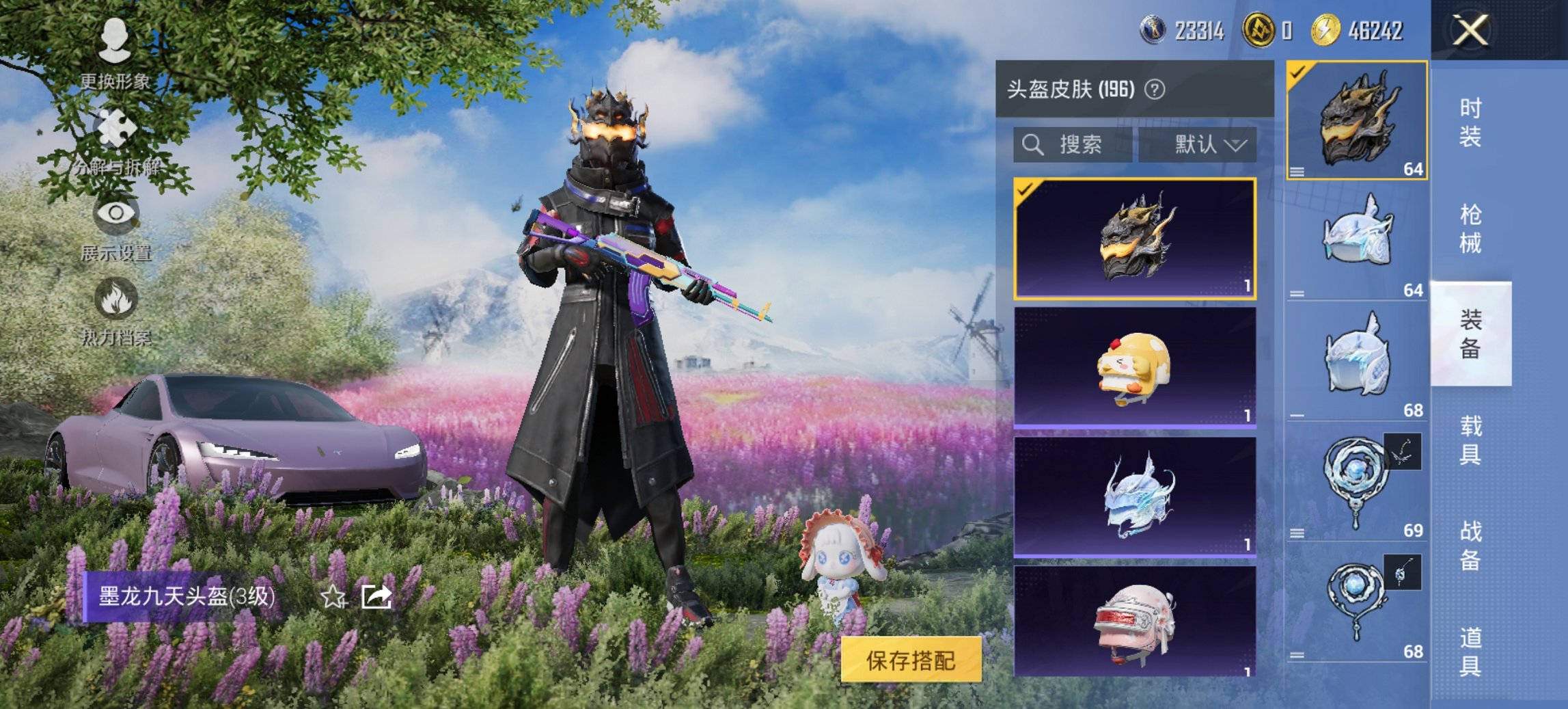Open the search field in helmet skins panel

(x=1073, y=144)
